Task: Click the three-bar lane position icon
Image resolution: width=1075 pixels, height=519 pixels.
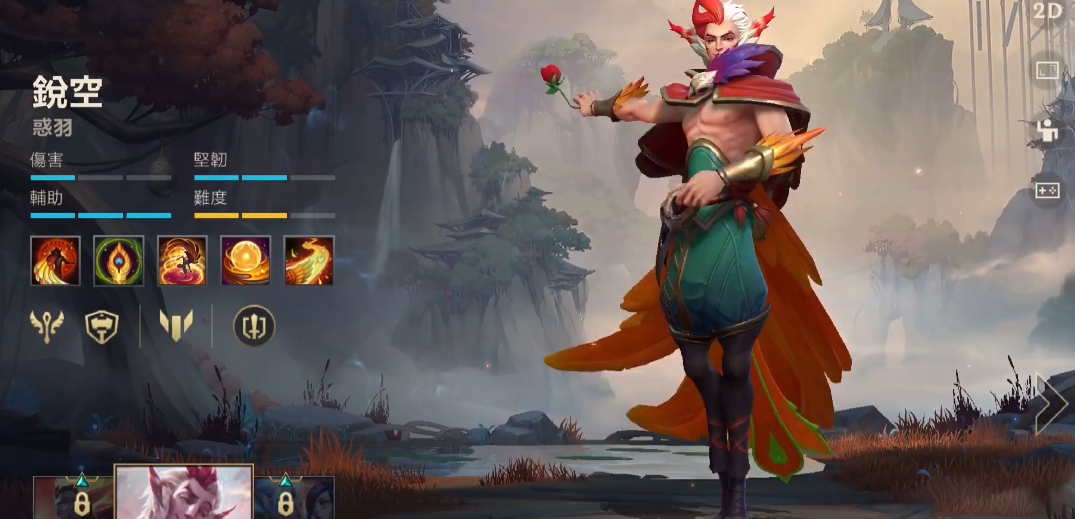Action: coord(176,325)
